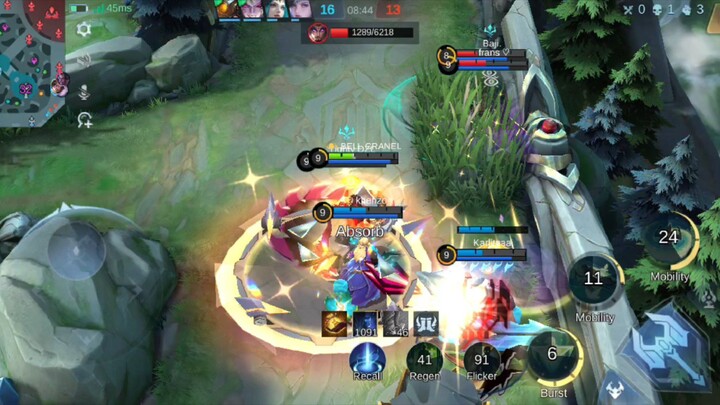Viewport: 720px width, 405px height.
Task: Tap the virtual movement joystick
Action: 77,249
